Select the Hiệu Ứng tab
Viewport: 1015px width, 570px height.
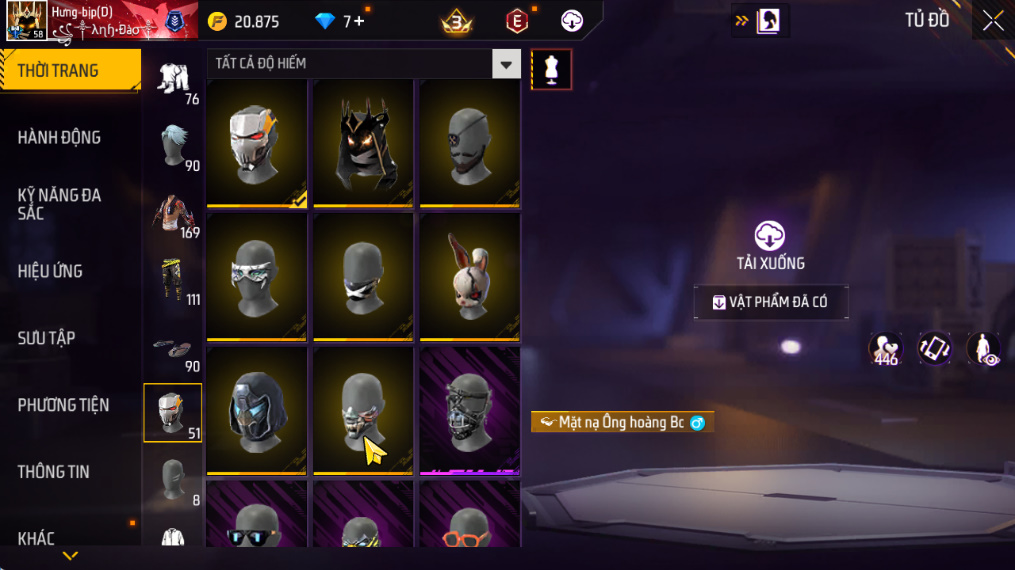(50, 271)
